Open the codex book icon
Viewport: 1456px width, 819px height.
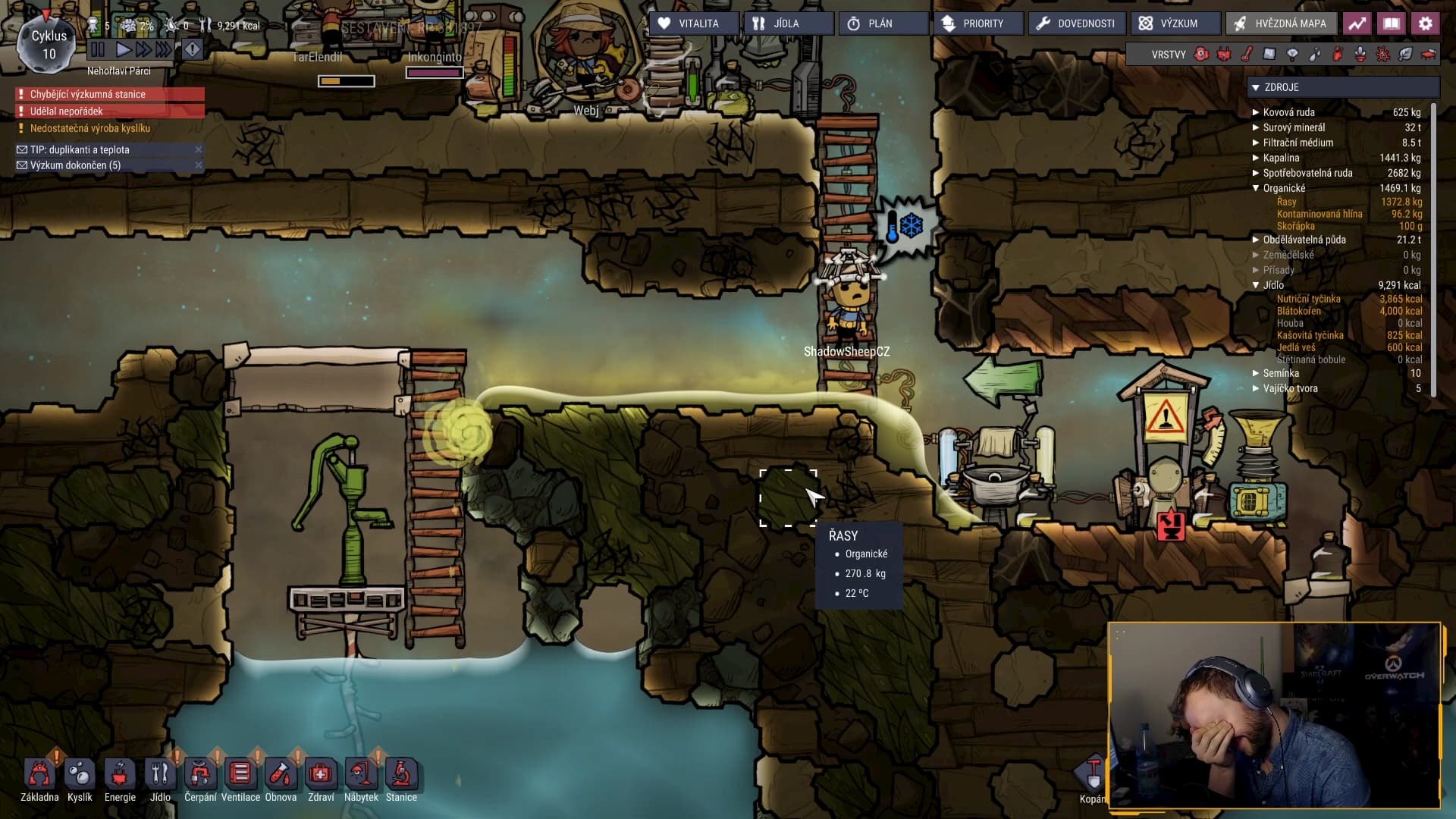coord(1392,24)
